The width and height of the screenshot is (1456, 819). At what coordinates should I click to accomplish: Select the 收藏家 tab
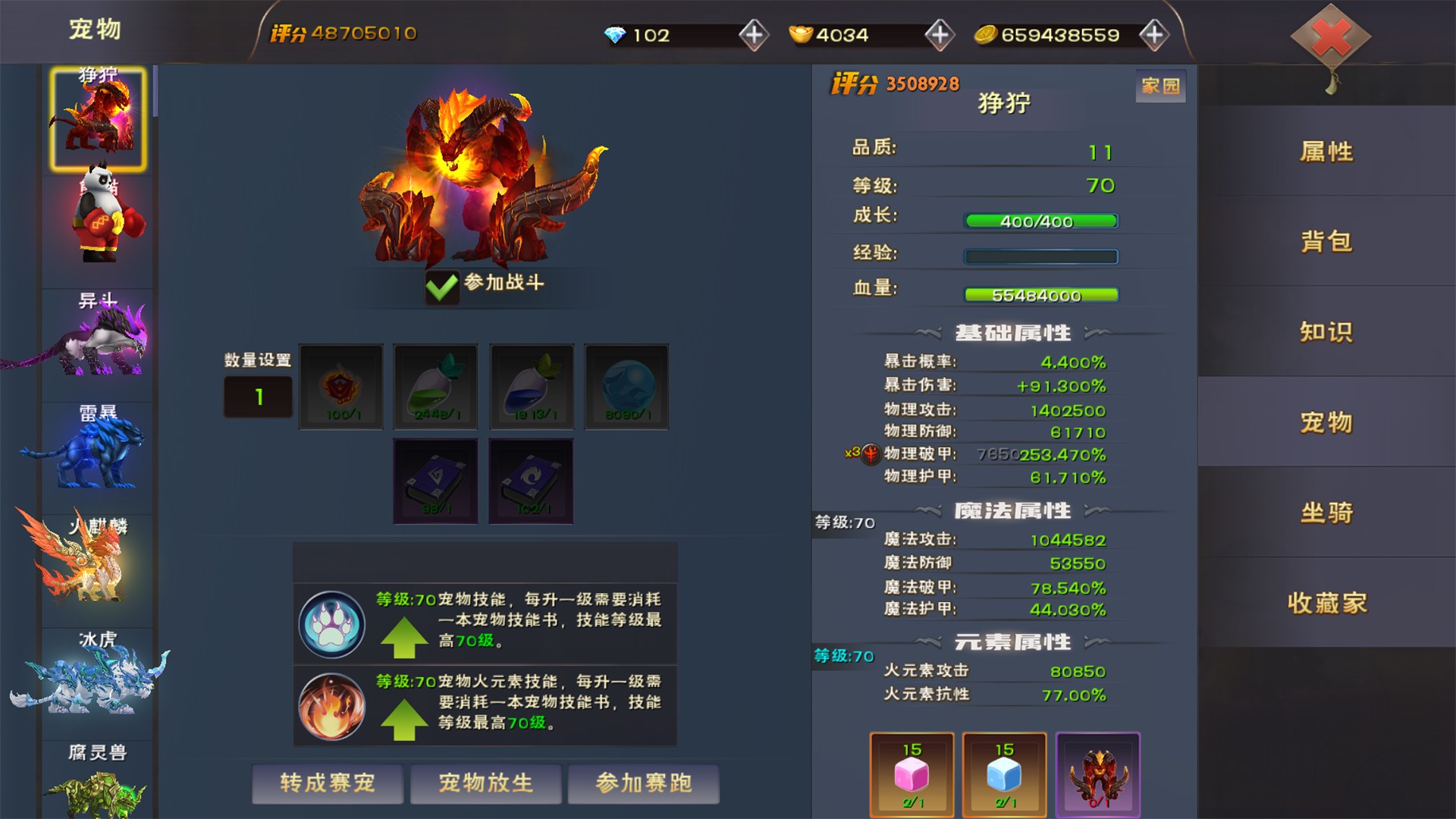coord(1326,603)
